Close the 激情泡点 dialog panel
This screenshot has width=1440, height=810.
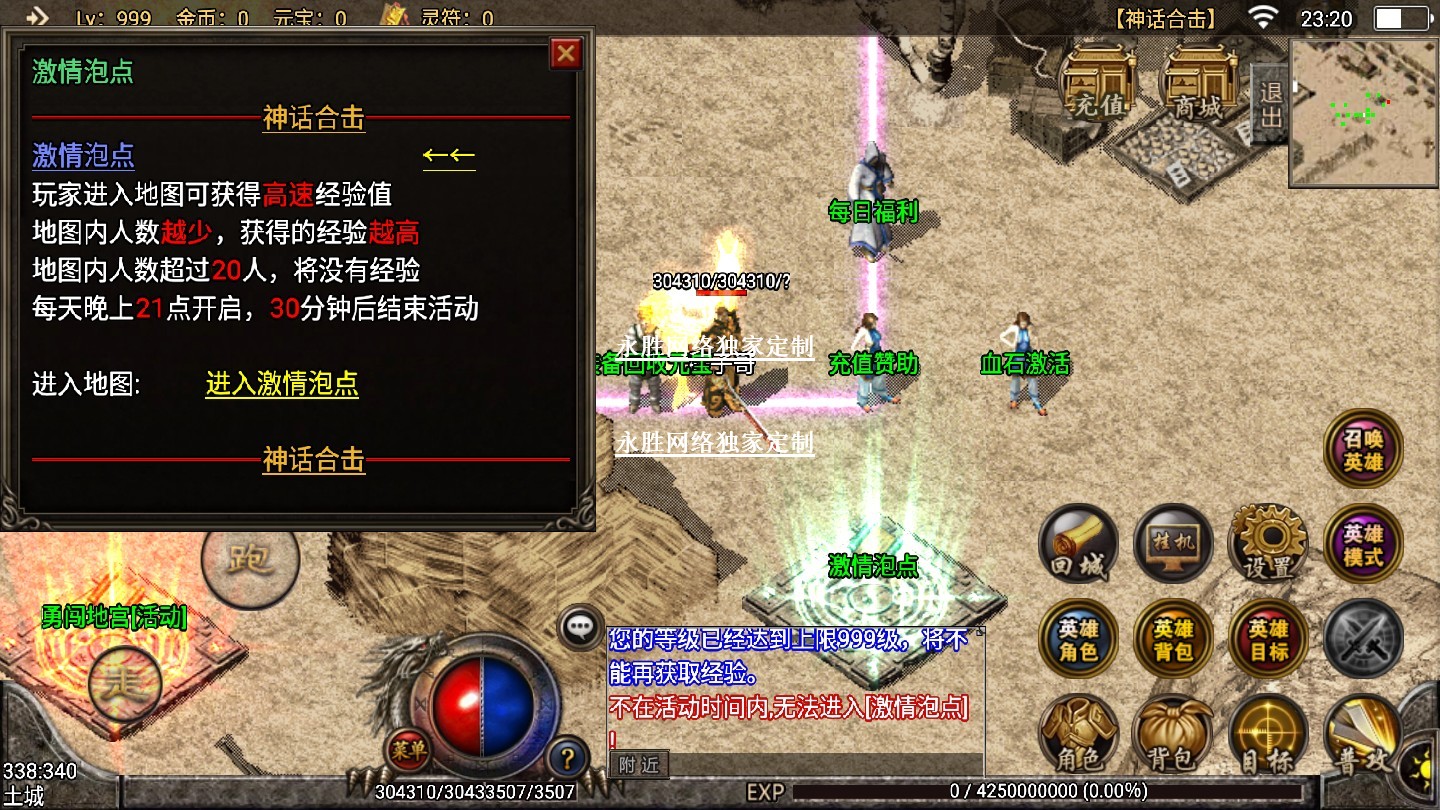pos(566,53)
